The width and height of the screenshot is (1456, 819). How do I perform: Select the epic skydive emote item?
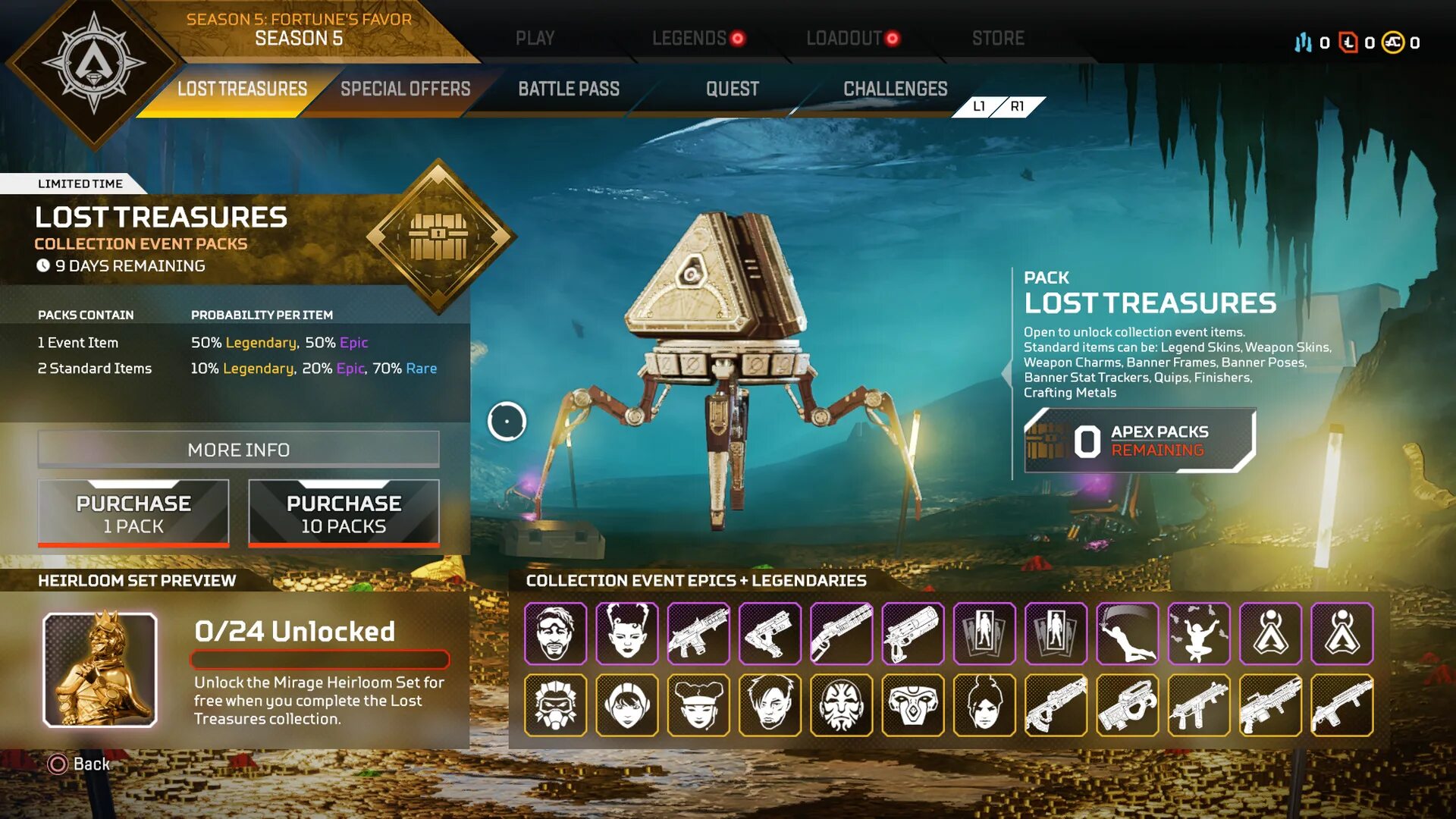click(x=1128, y=633)
